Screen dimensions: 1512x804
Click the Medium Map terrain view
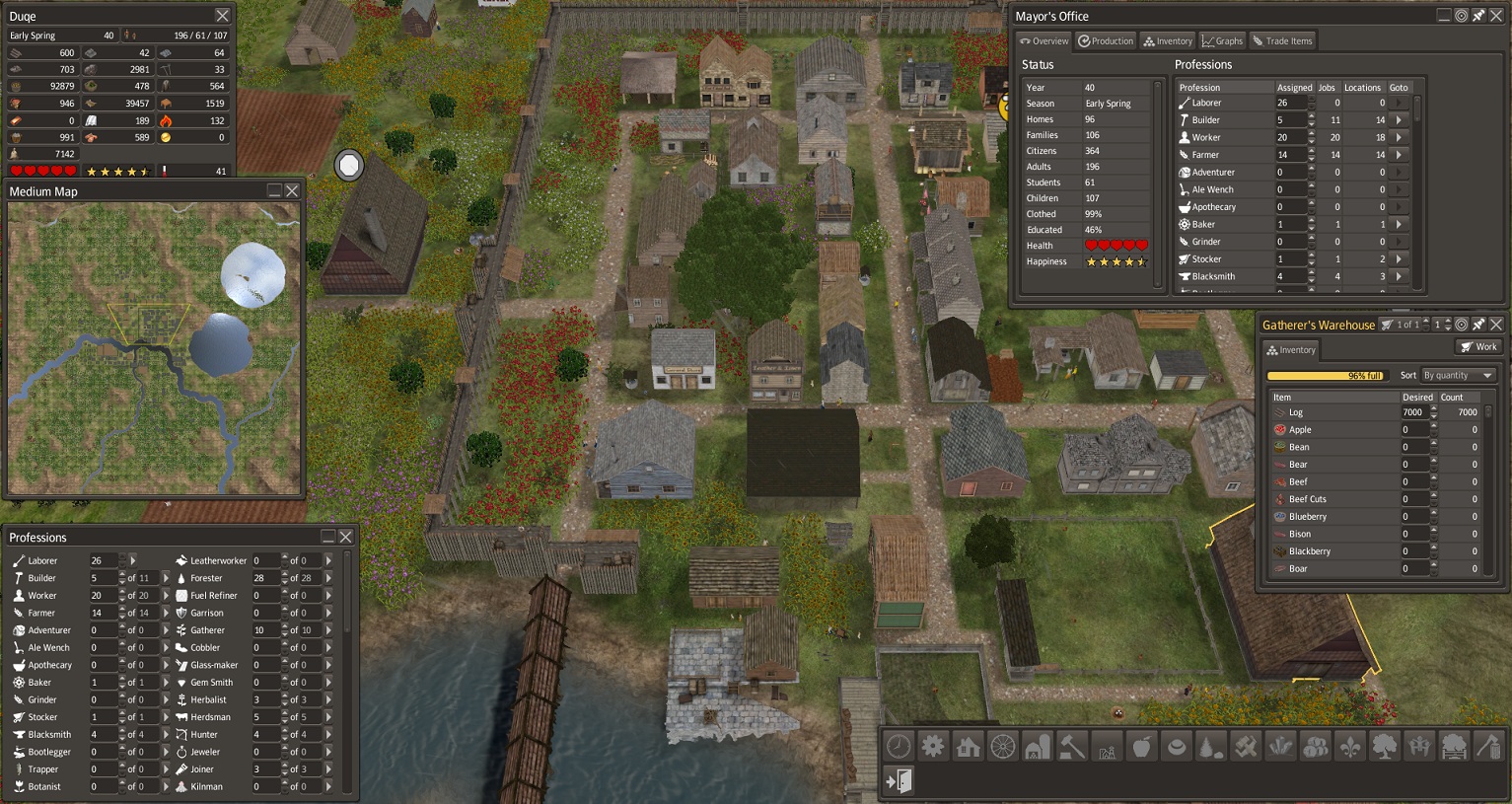click(x=154, y=347)
